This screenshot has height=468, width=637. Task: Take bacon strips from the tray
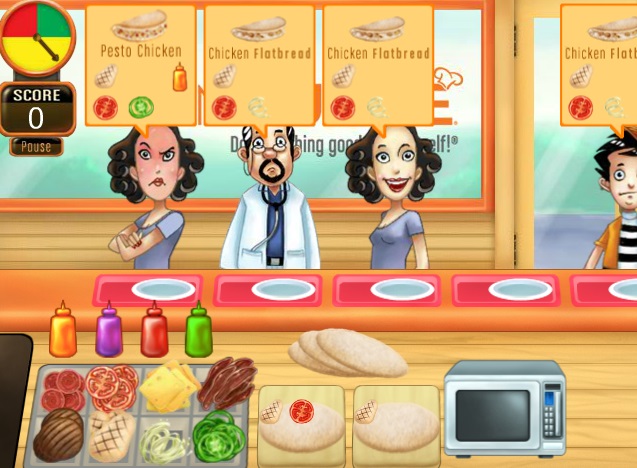[227, 383]
